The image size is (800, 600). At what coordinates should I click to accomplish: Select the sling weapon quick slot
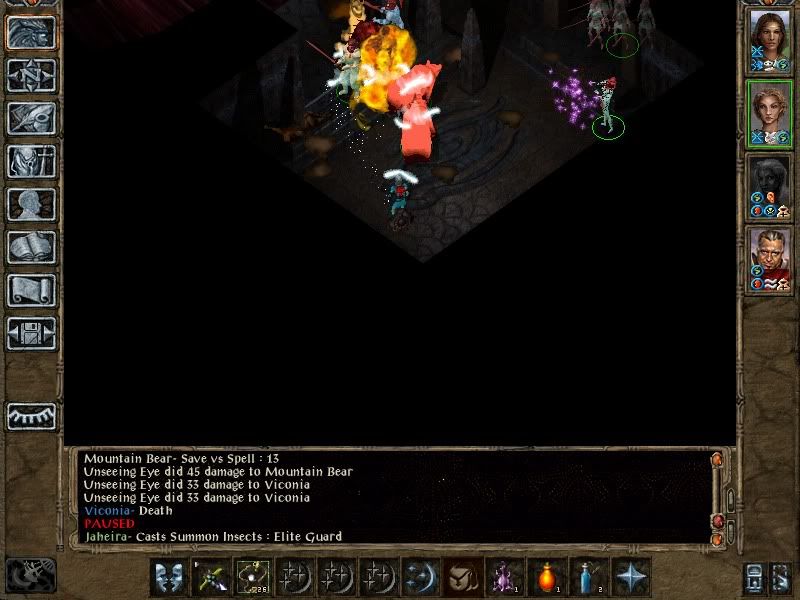coord(252,577)
